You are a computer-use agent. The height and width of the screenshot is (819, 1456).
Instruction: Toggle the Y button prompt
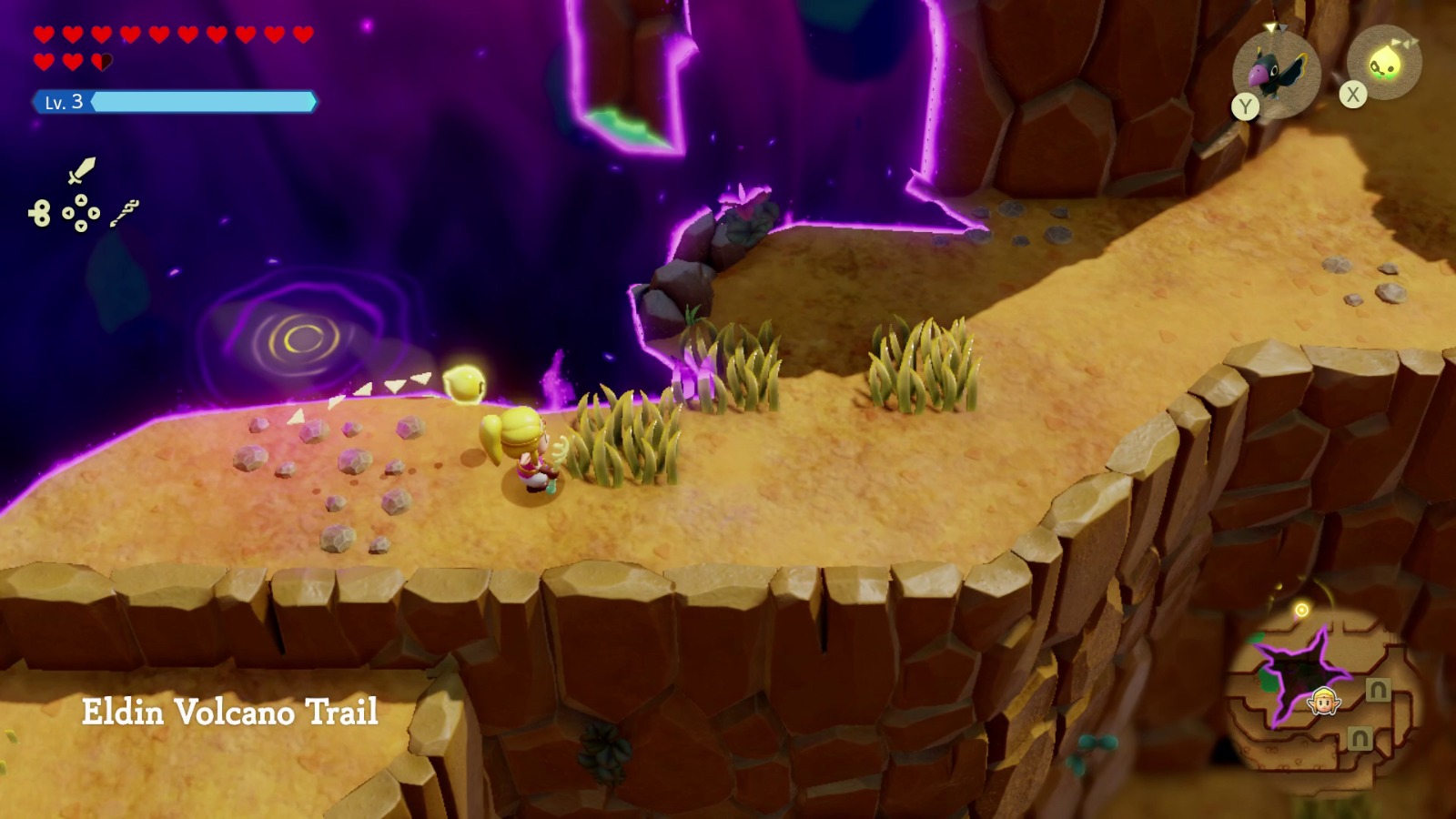point(1246,104)
